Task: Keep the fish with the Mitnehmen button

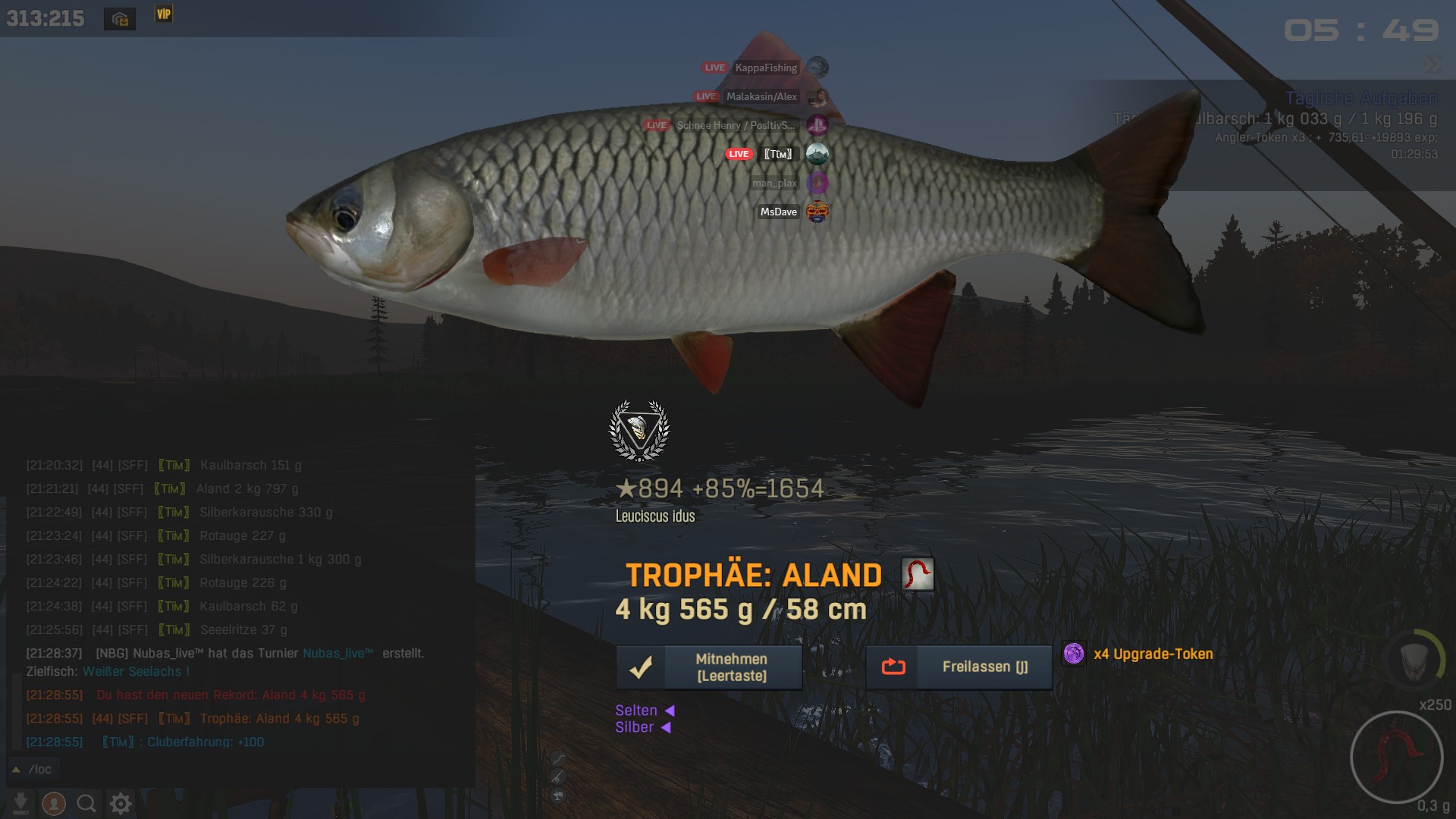Action: (x=708, y=667)
